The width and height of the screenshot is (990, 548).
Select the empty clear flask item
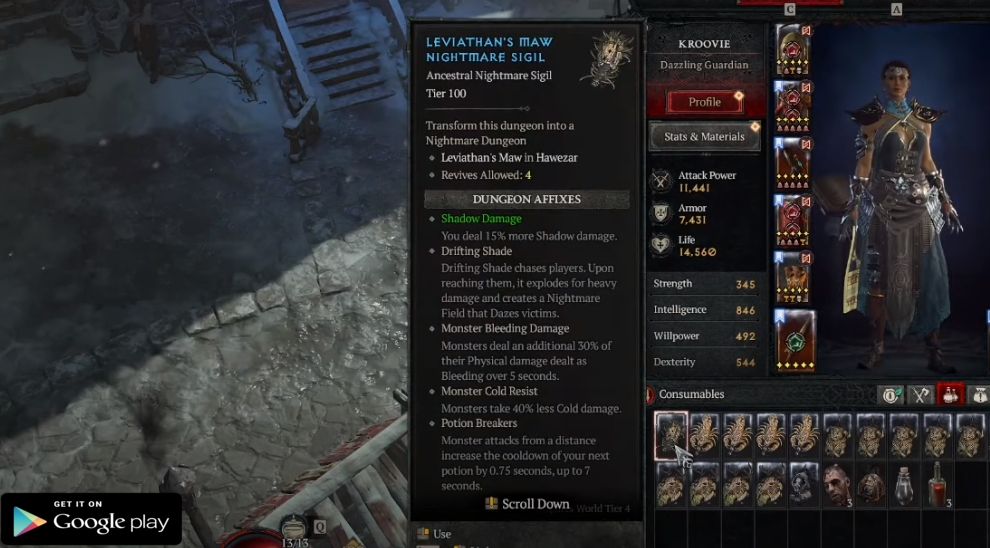click(904, 485)
